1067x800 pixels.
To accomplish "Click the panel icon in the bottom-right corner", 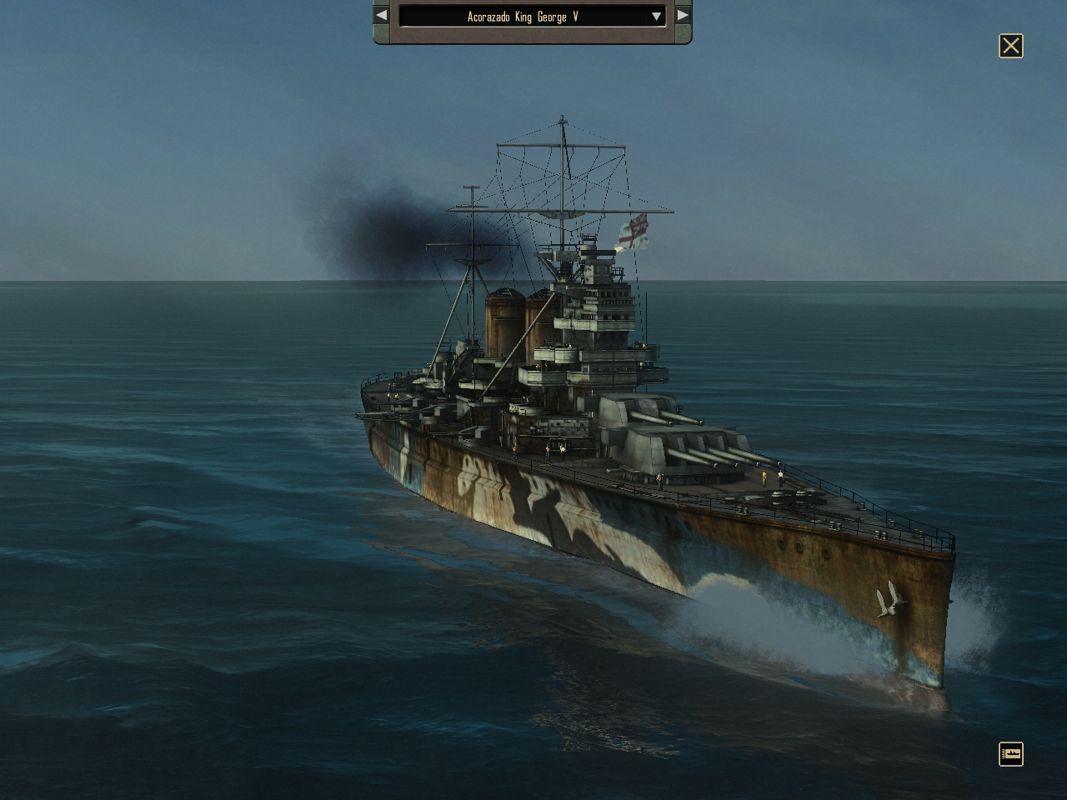I will (1011, 754).
